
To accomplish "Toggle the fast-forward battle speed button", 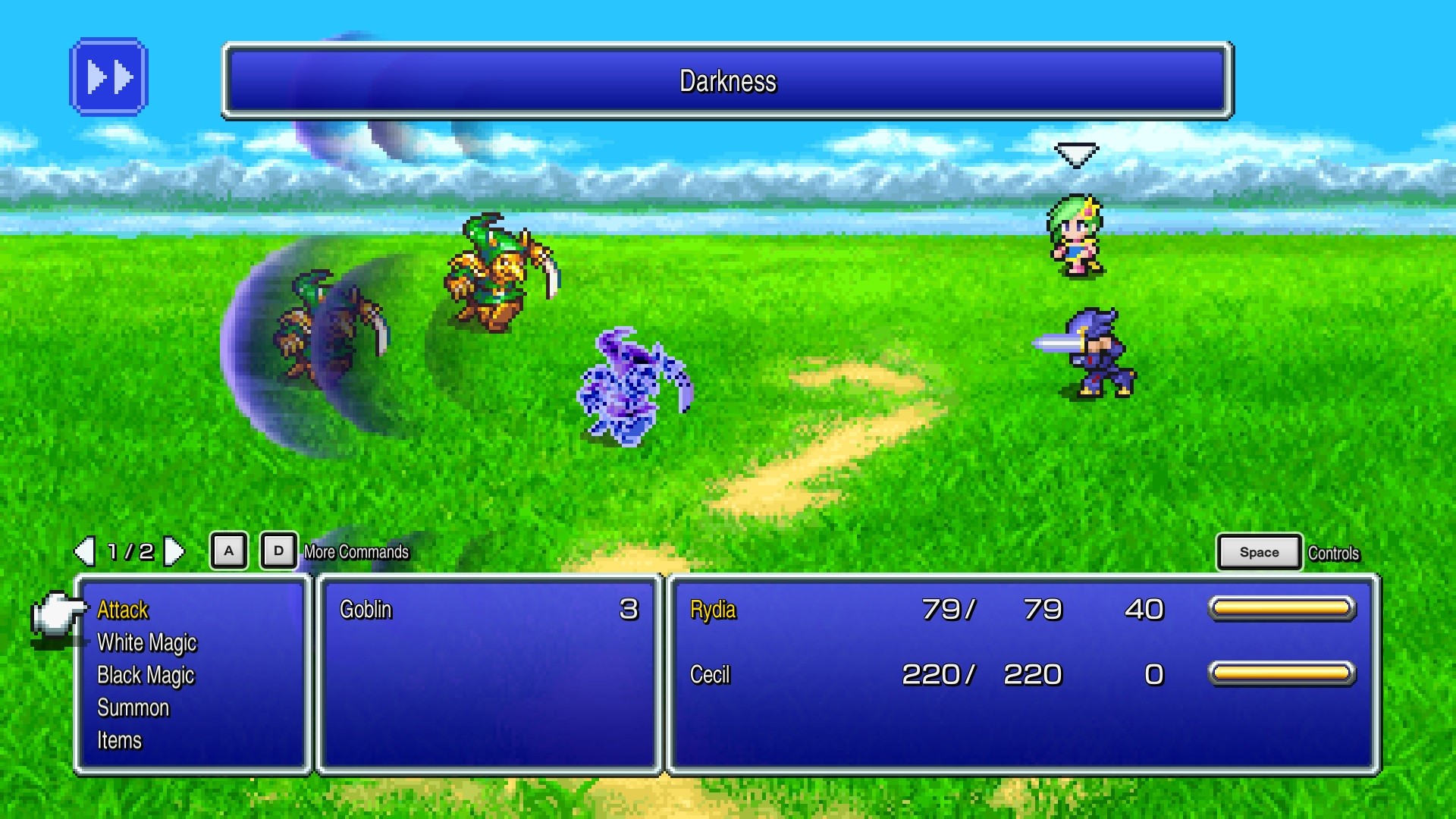I will point(108,77).
